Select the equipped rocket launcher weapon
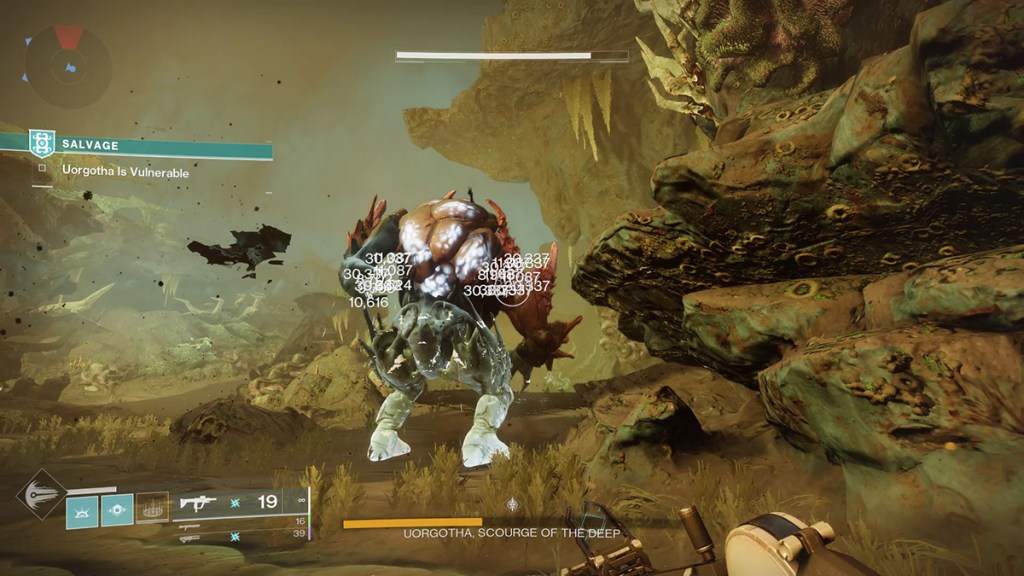Image resolution: width=1024 pixels, height=576 pixels. (x=198, y=502)
